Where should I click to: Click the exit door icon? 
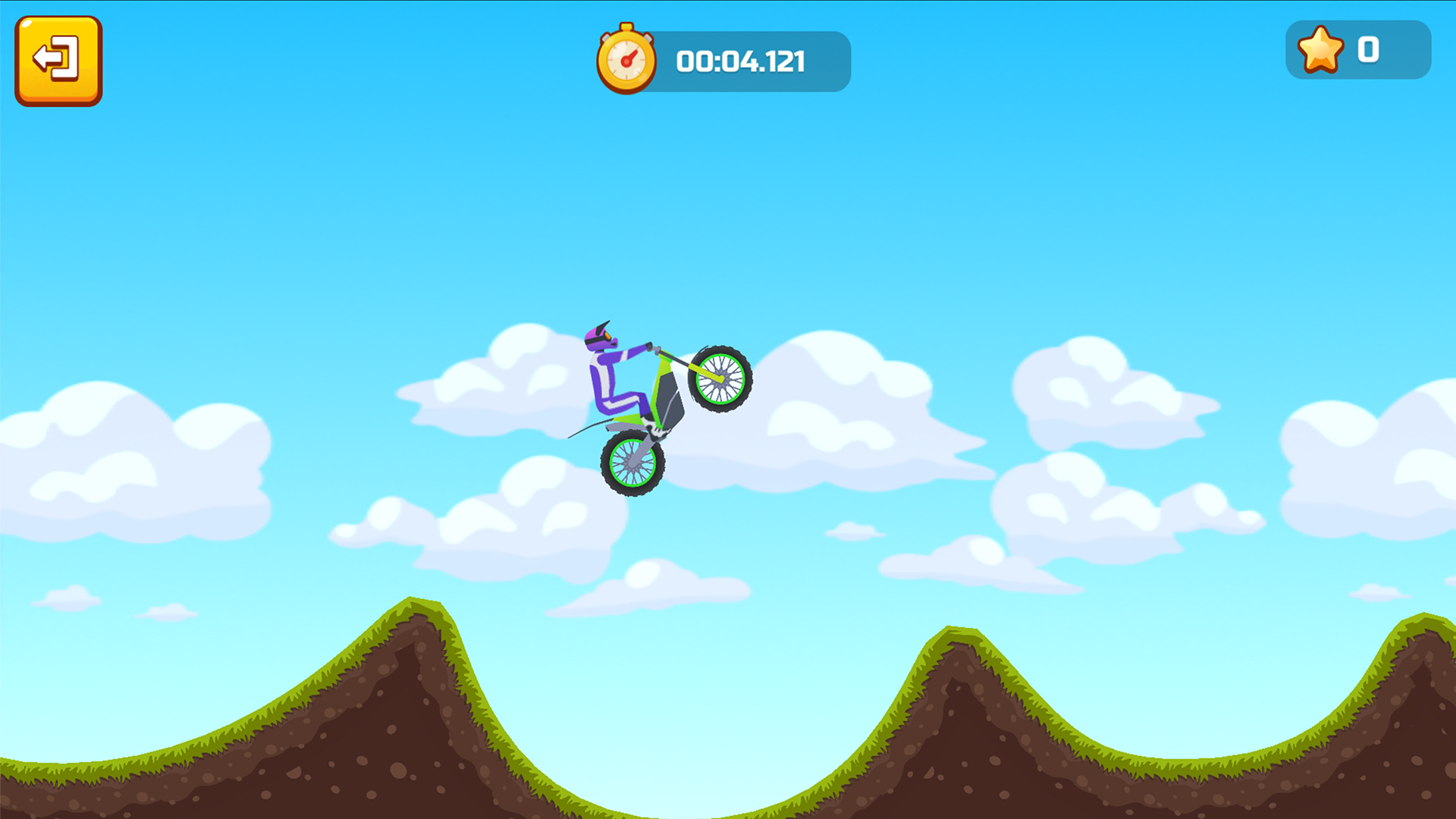point(58,61)
